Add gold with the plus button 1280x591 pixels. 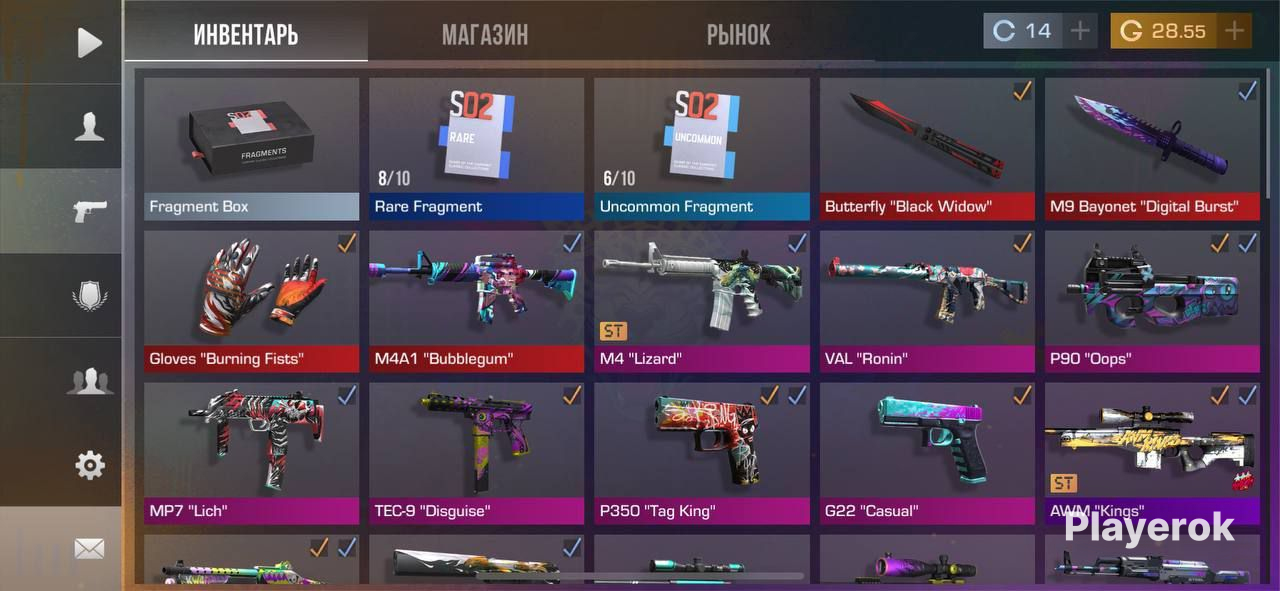click(1235, 31)
